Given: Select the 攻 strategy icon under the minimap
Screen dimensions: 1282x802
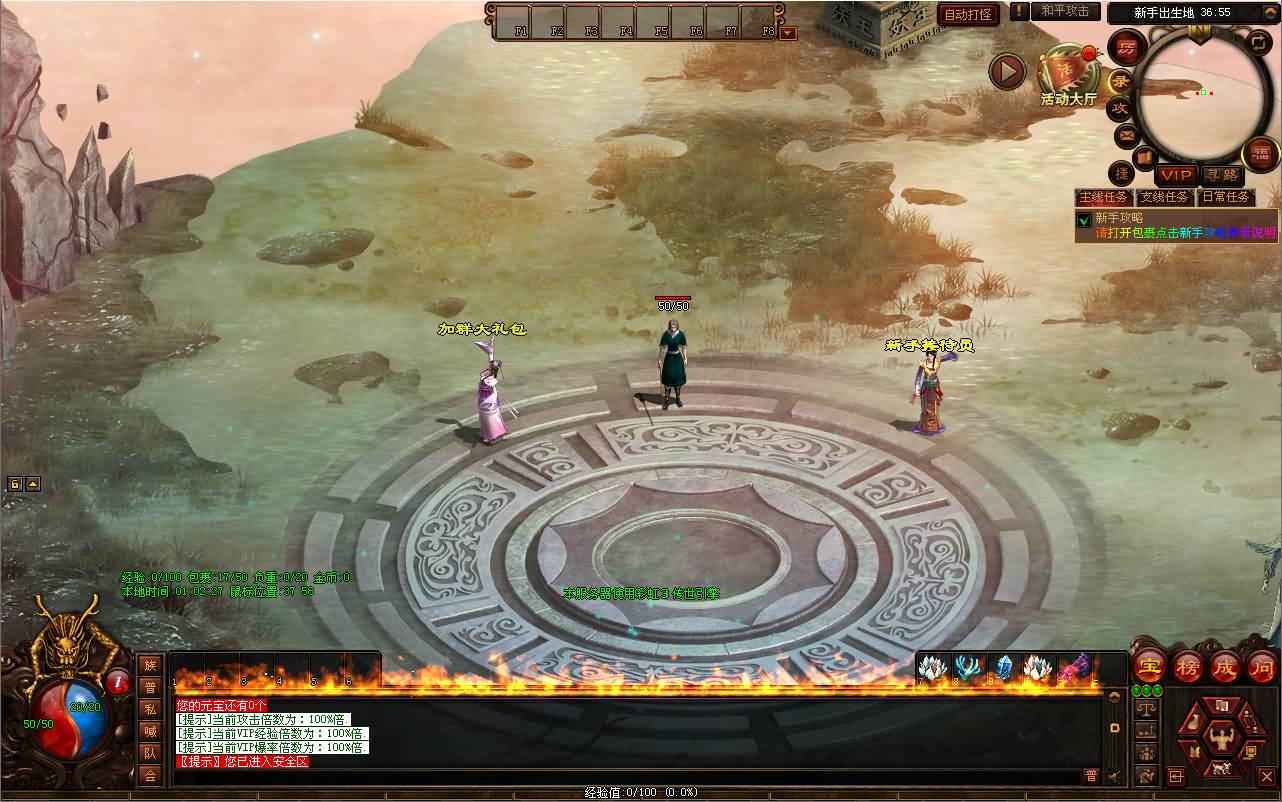Looking at the screenshot, I should pyautogui.click(x=1121, y=106).
